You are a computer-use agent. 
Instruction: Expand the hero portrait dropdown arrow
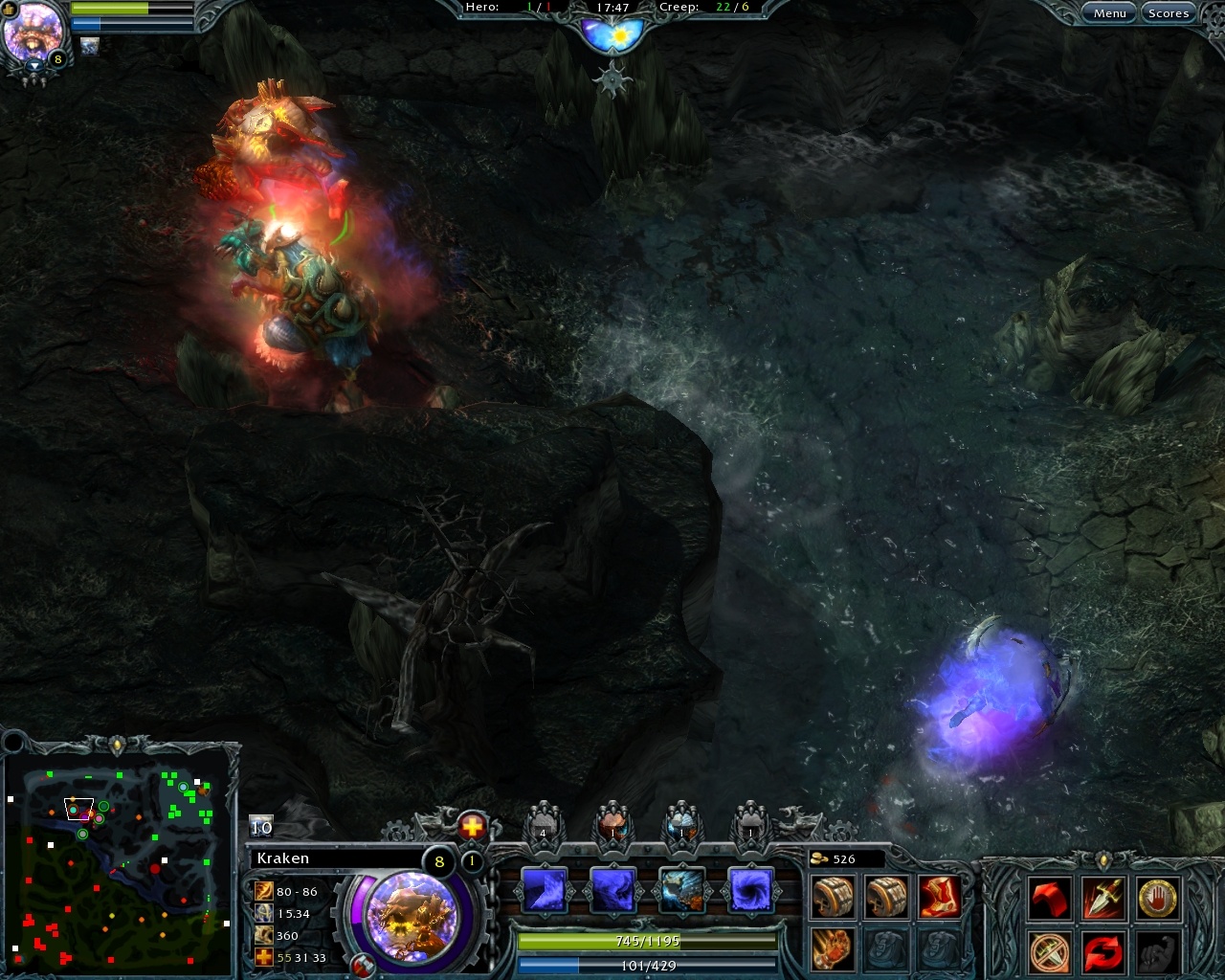tap(35, 63)
